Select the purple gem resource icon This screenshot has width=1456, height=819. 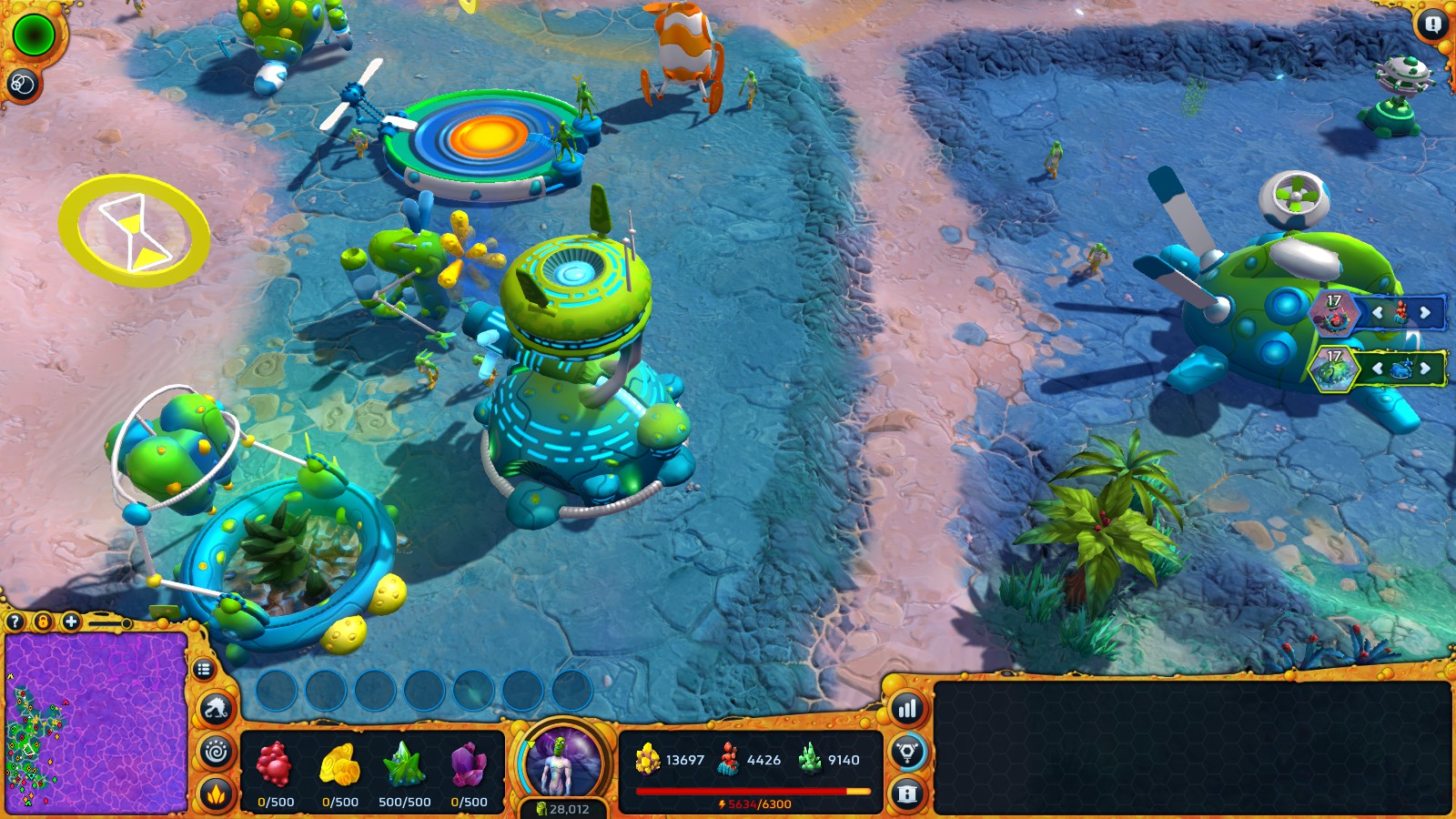coord(469,764)
